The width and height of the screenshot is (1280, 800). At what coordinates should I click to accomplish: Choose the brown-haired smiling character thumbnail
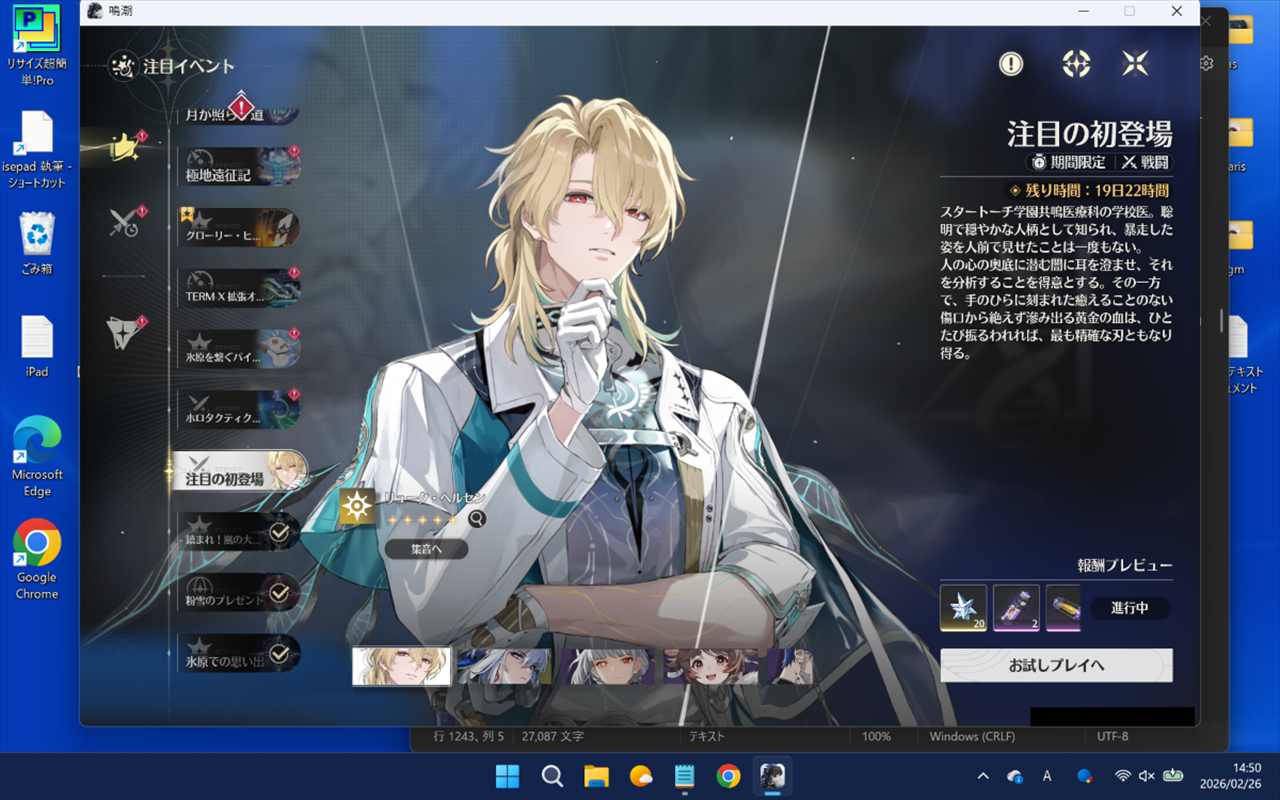712,666
